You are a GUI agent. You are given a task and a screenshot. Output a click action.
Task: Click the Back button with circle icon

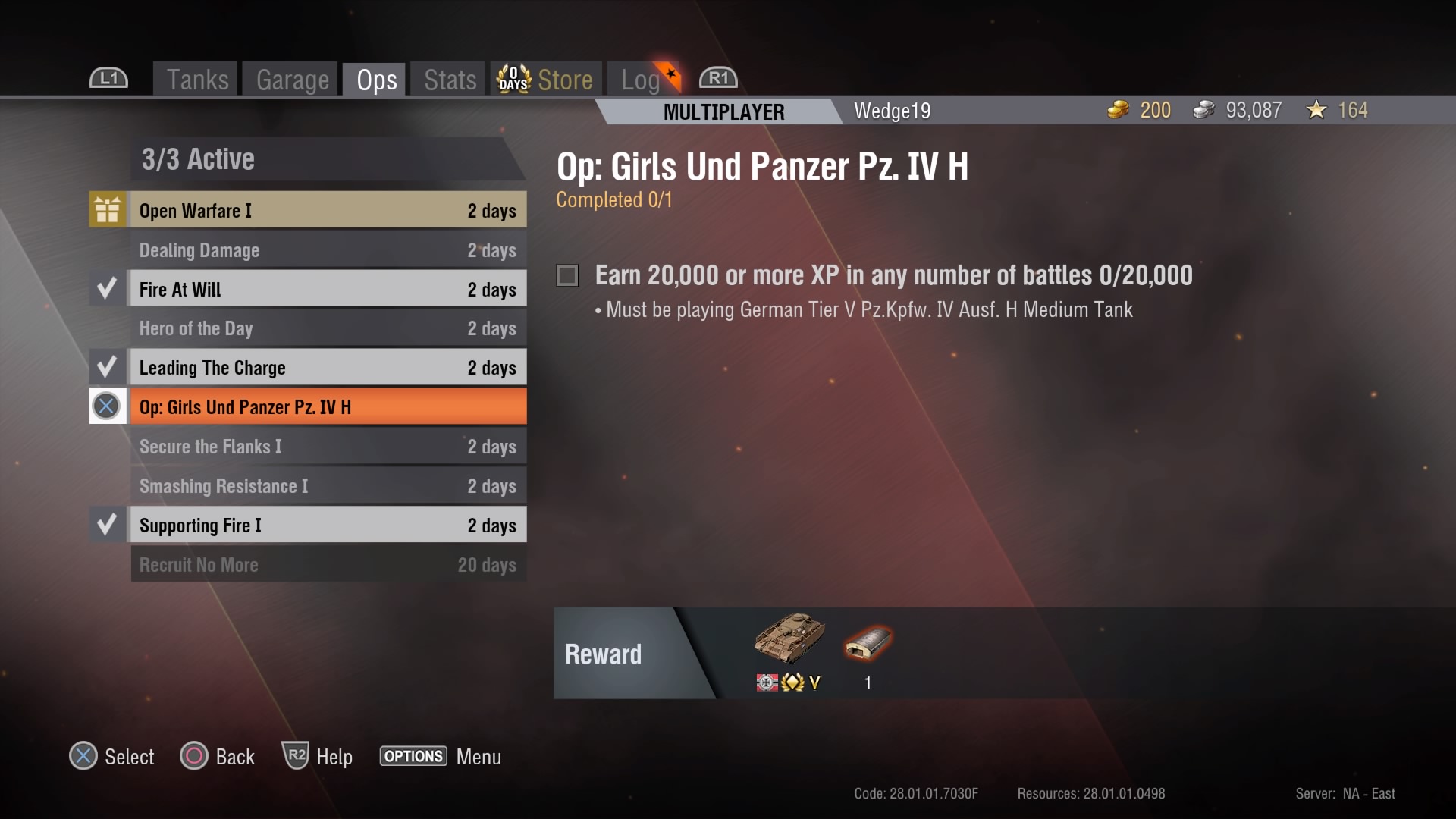pyautogui.click(x=193, y=756)
